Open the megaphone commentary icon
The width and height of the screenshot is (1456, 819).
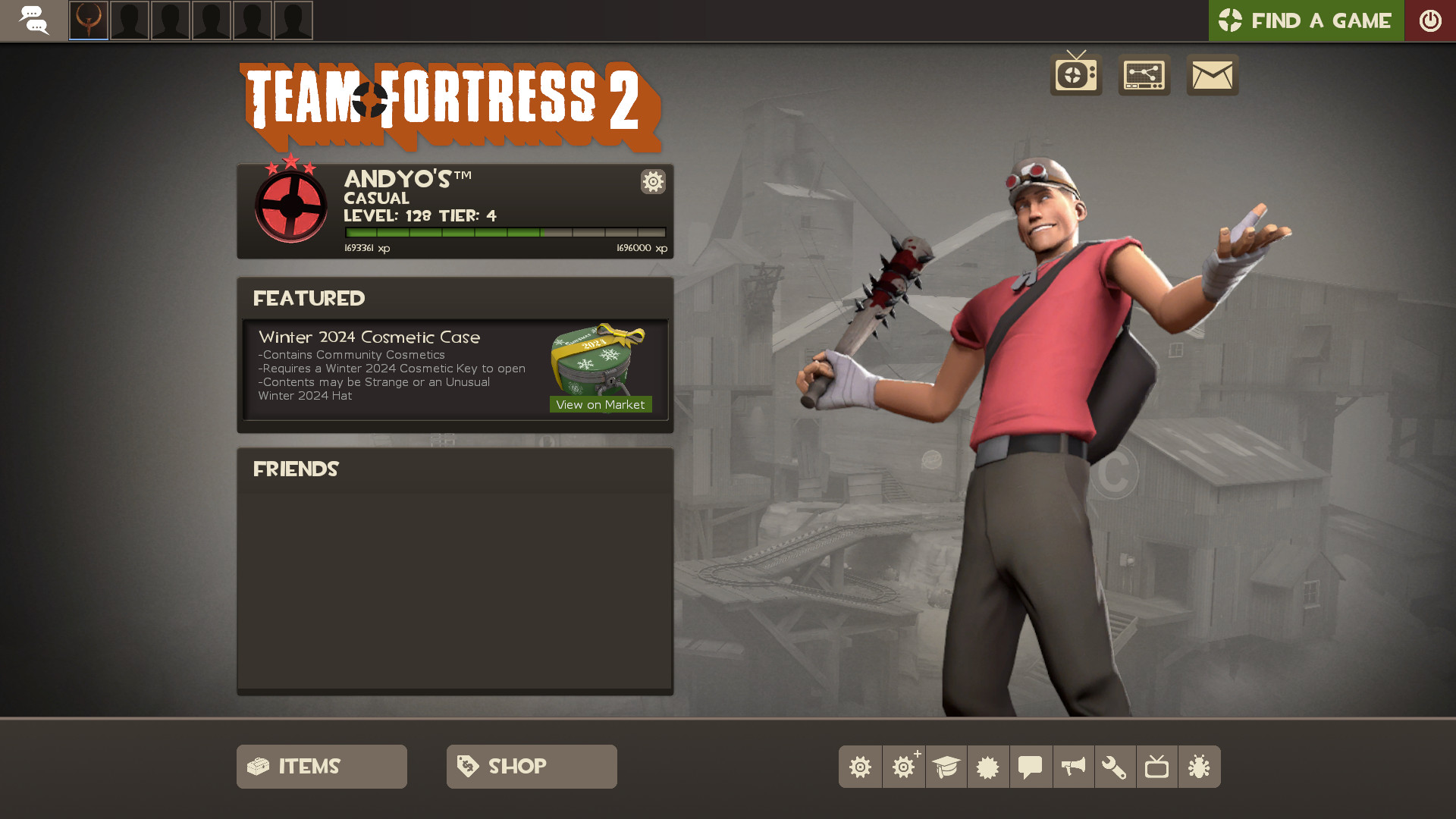click(1073, 767)
